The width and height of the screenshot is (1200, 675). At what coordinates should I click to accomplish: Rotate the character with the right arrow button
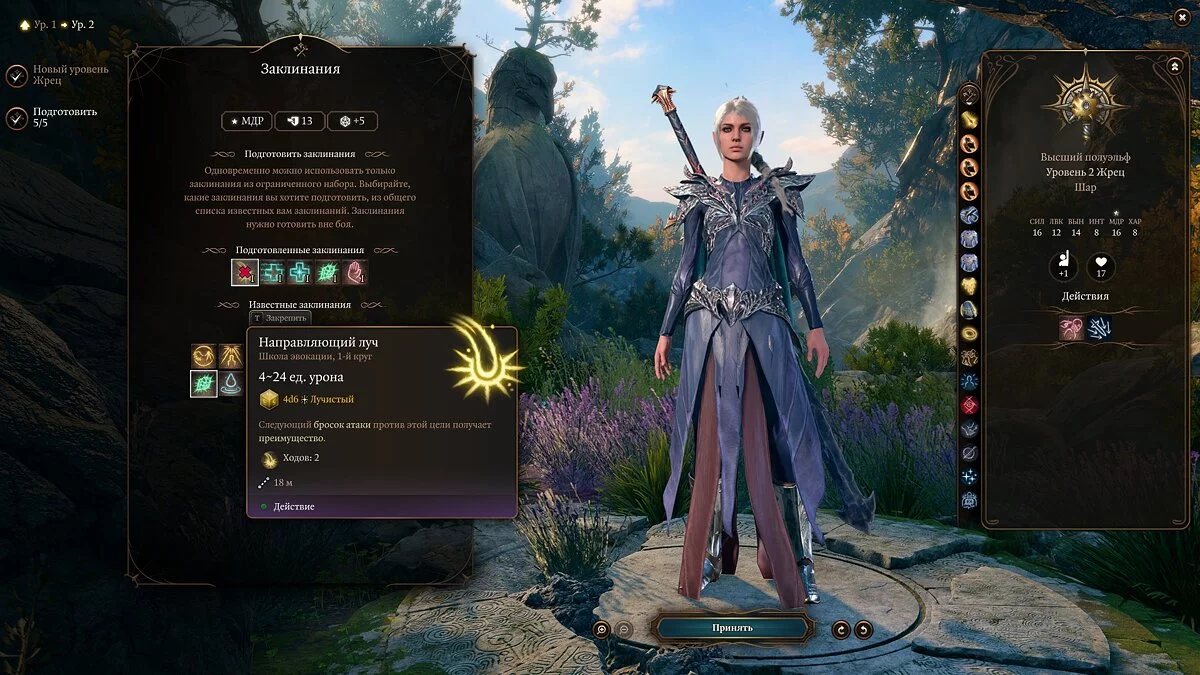coord(863,629)
